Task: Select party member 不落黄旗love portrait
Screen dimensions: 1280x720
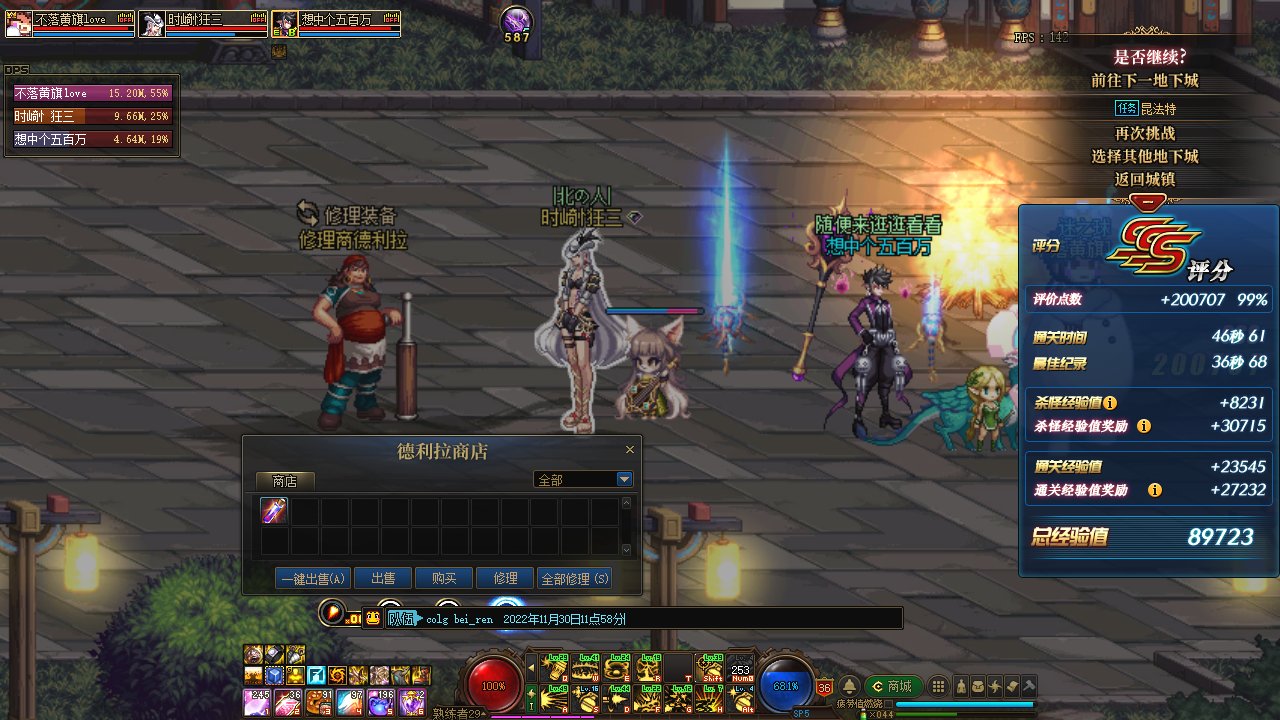Action: [x=19, y=24]
